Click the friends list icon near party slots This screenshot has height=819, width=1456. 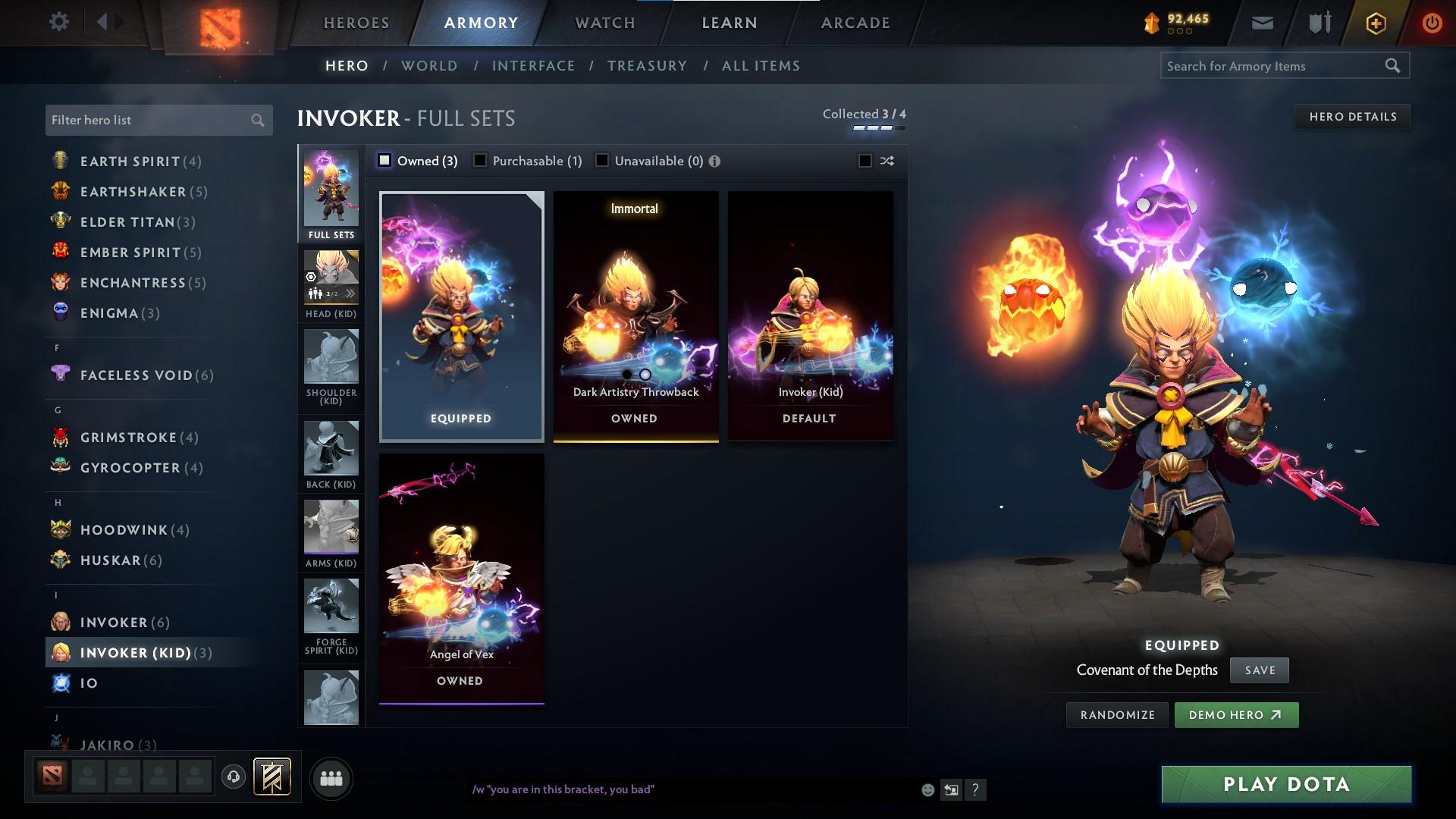(x=331, y=777)
